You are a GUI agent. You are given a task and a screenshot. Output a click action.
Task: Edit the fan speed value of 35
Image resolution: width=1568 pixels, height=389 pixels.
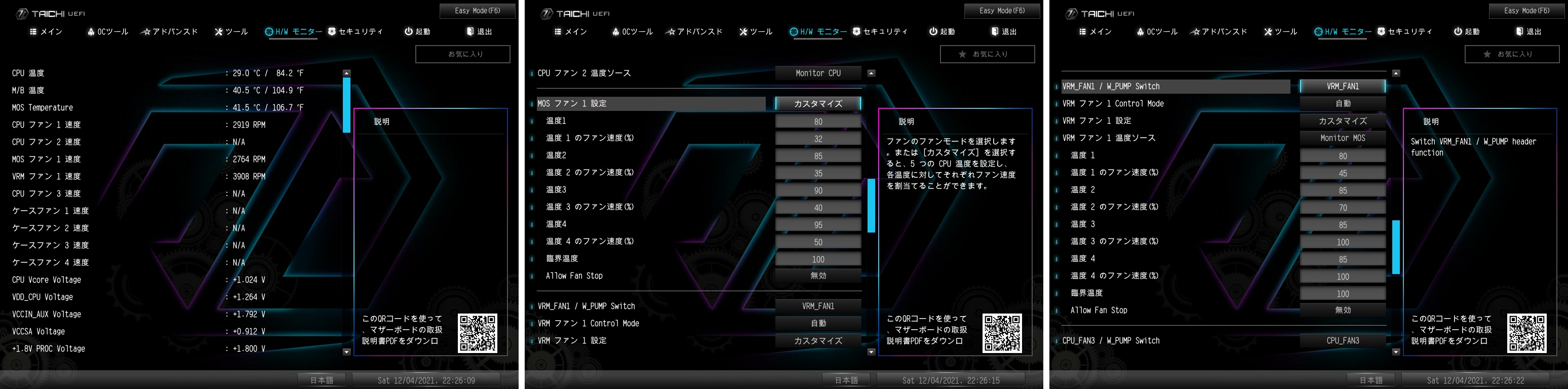coord(817,174)
